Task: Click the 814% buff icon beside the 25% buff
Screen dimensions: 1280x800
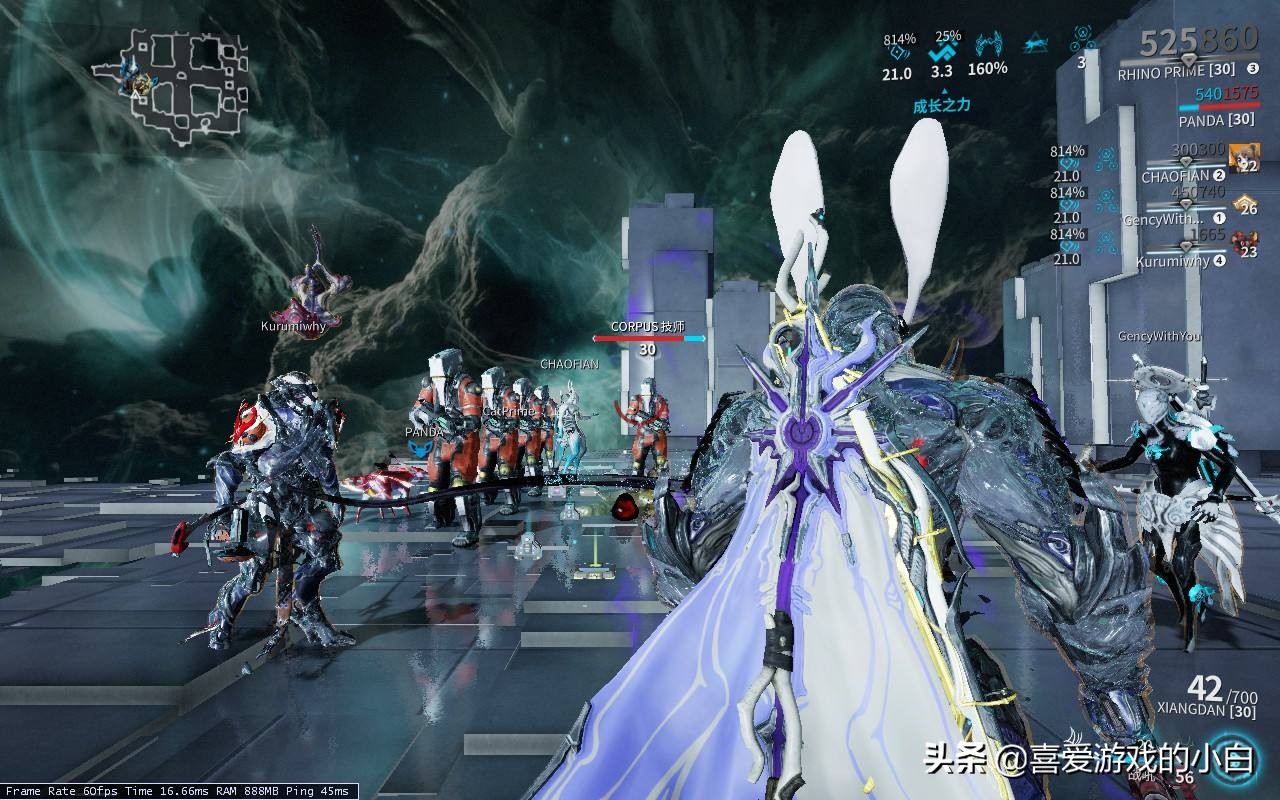Action: [898, 49]
